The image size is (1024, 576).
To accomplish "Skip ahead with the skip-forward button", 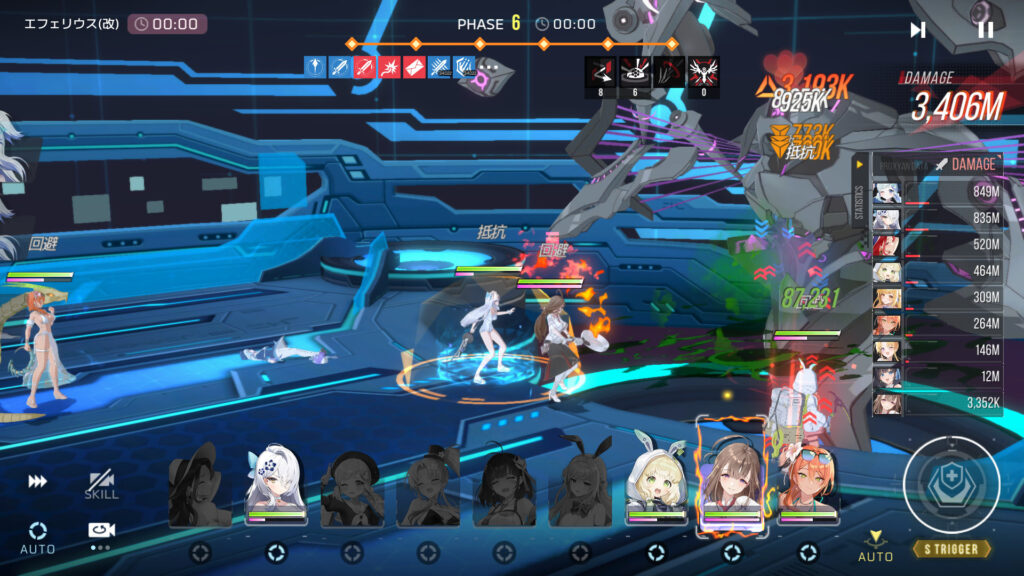I will [x=917, y=30].
